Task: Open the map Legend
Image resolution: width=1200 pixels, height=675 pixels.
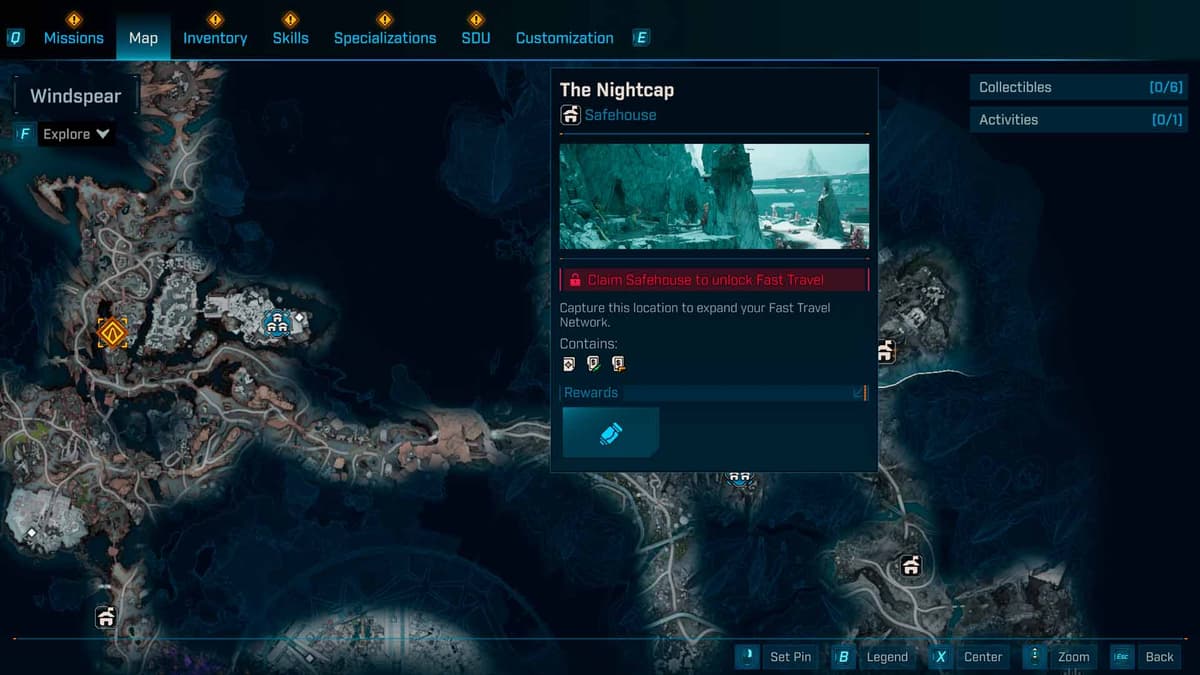Action: (874, 657)
